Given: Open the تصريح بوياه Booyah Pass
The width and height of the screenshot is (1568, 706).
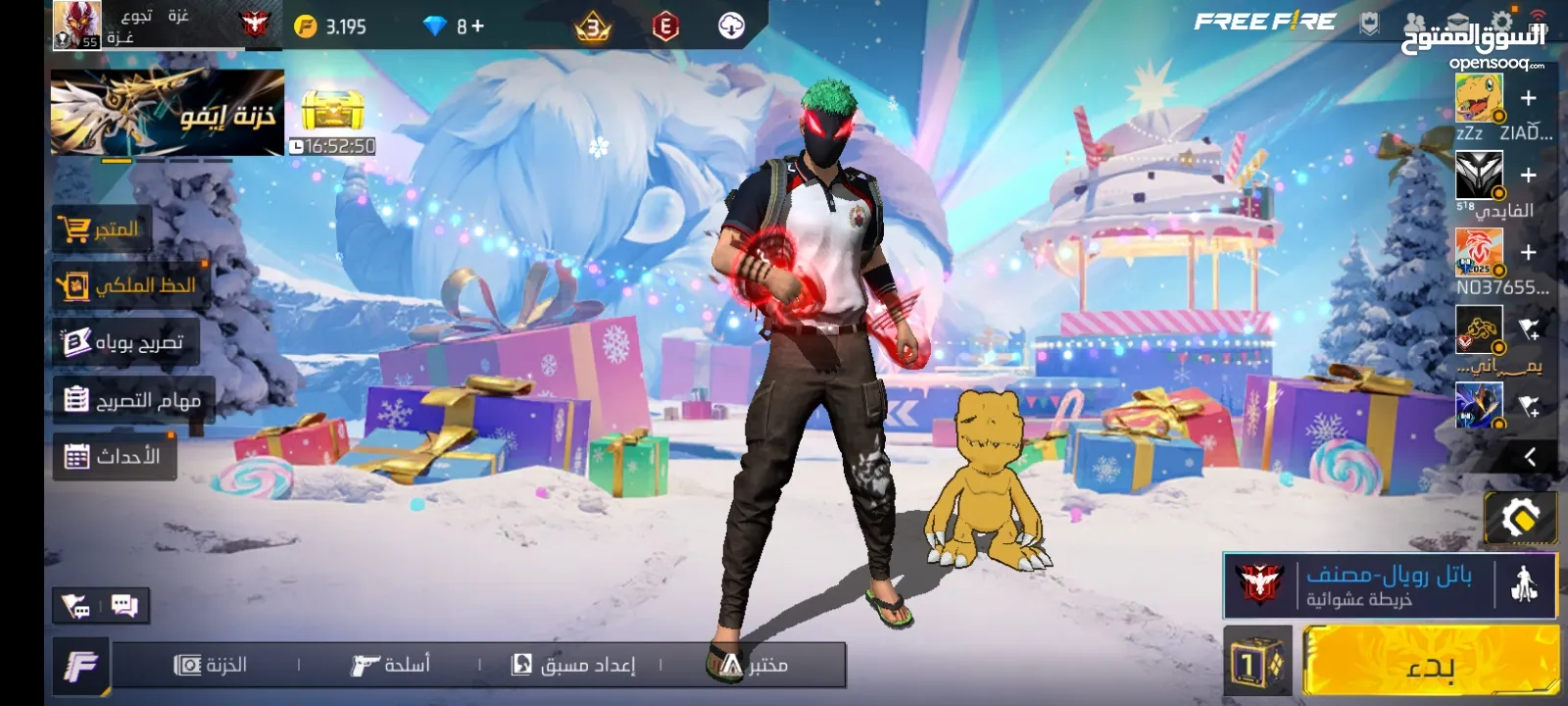Looking at the screenshot, I should 124,342.
